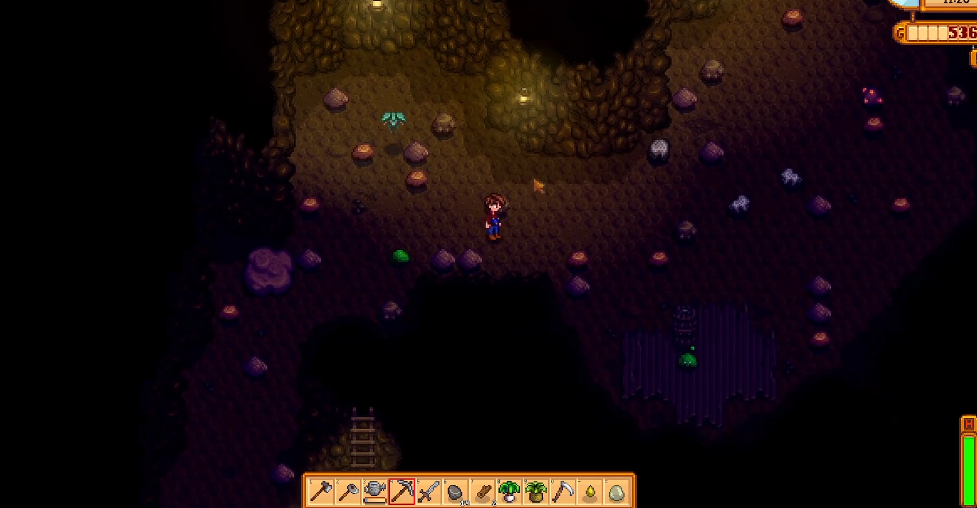Image resolution: width=977 pixels, height=508 pixels.
Task: Select the pale egg item slot
Action: (617, 491)
